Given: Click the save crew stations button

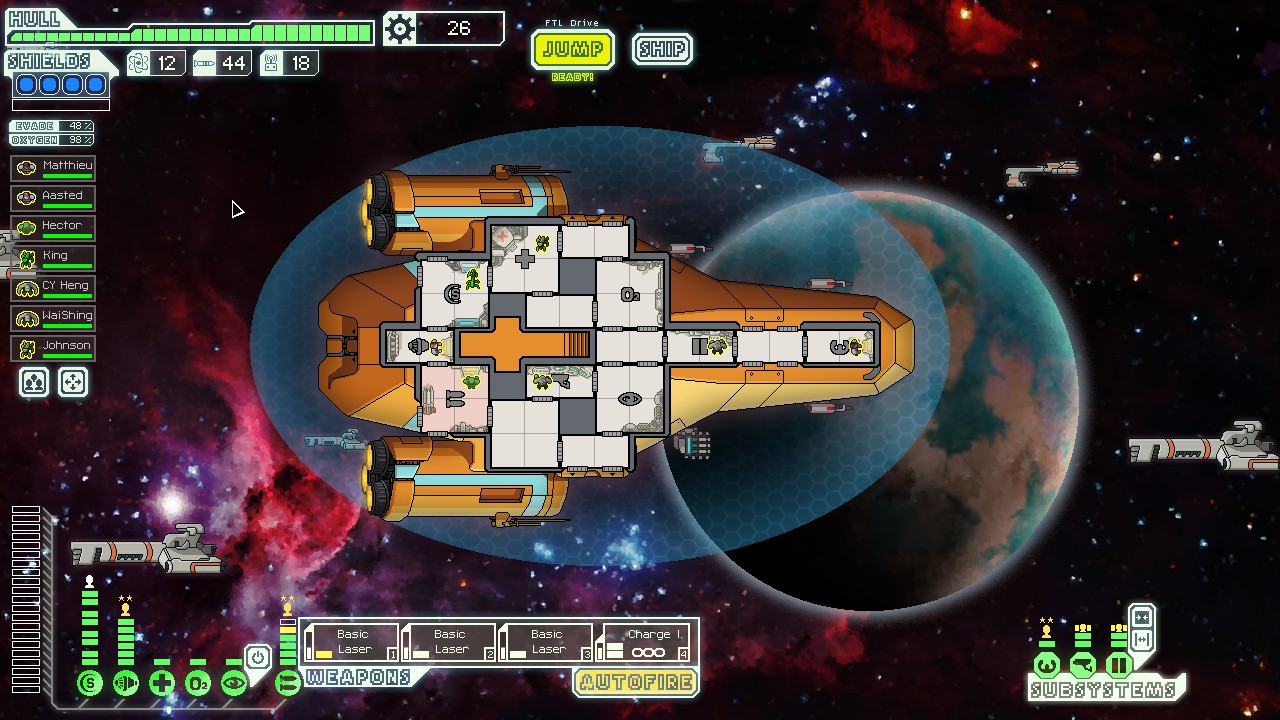Looking at the screenshot, I should (34, 382).
